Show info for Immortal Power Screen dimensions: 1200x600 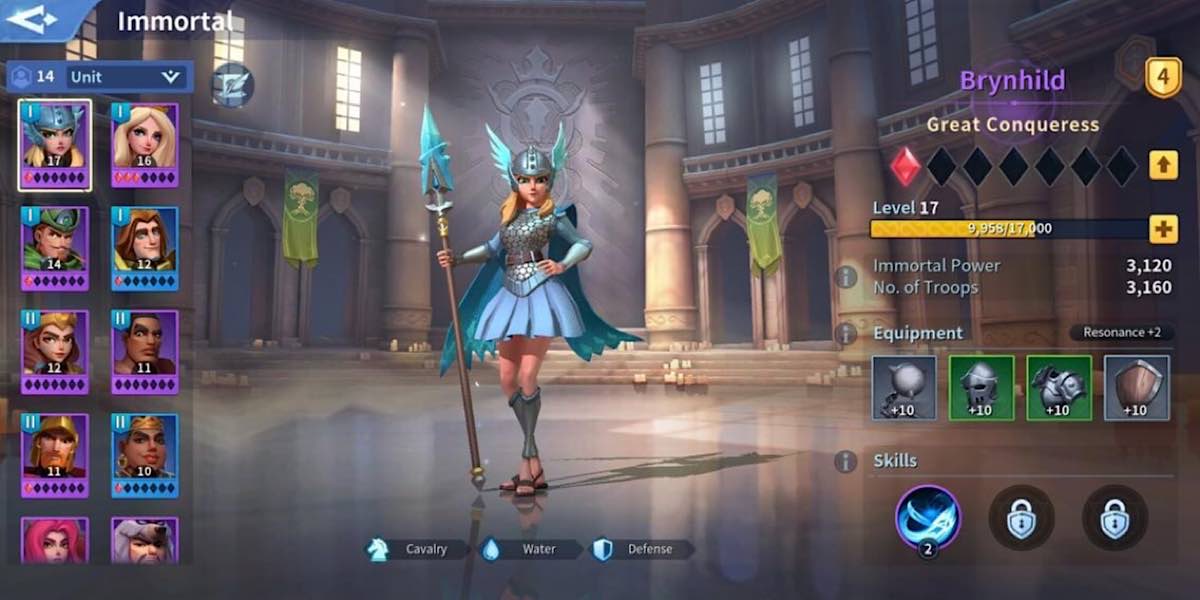coord(846,276)
